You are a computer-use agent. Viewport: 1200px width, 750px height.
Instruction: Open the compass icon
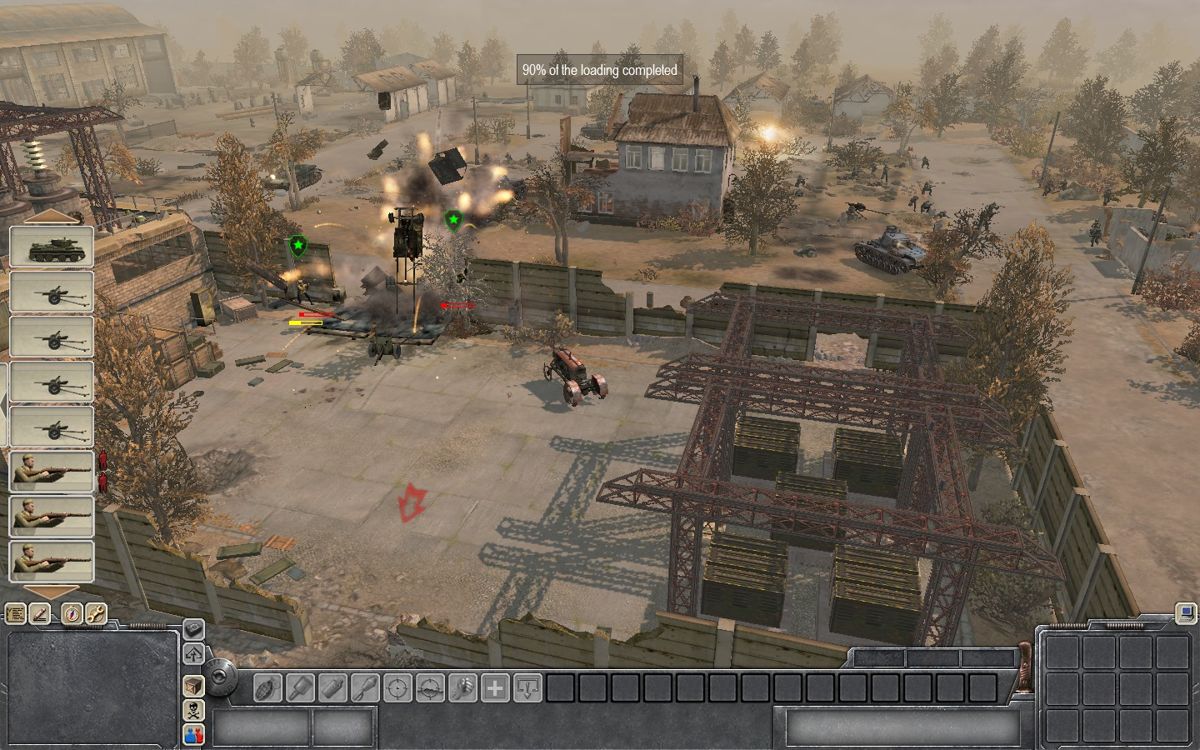70,614
